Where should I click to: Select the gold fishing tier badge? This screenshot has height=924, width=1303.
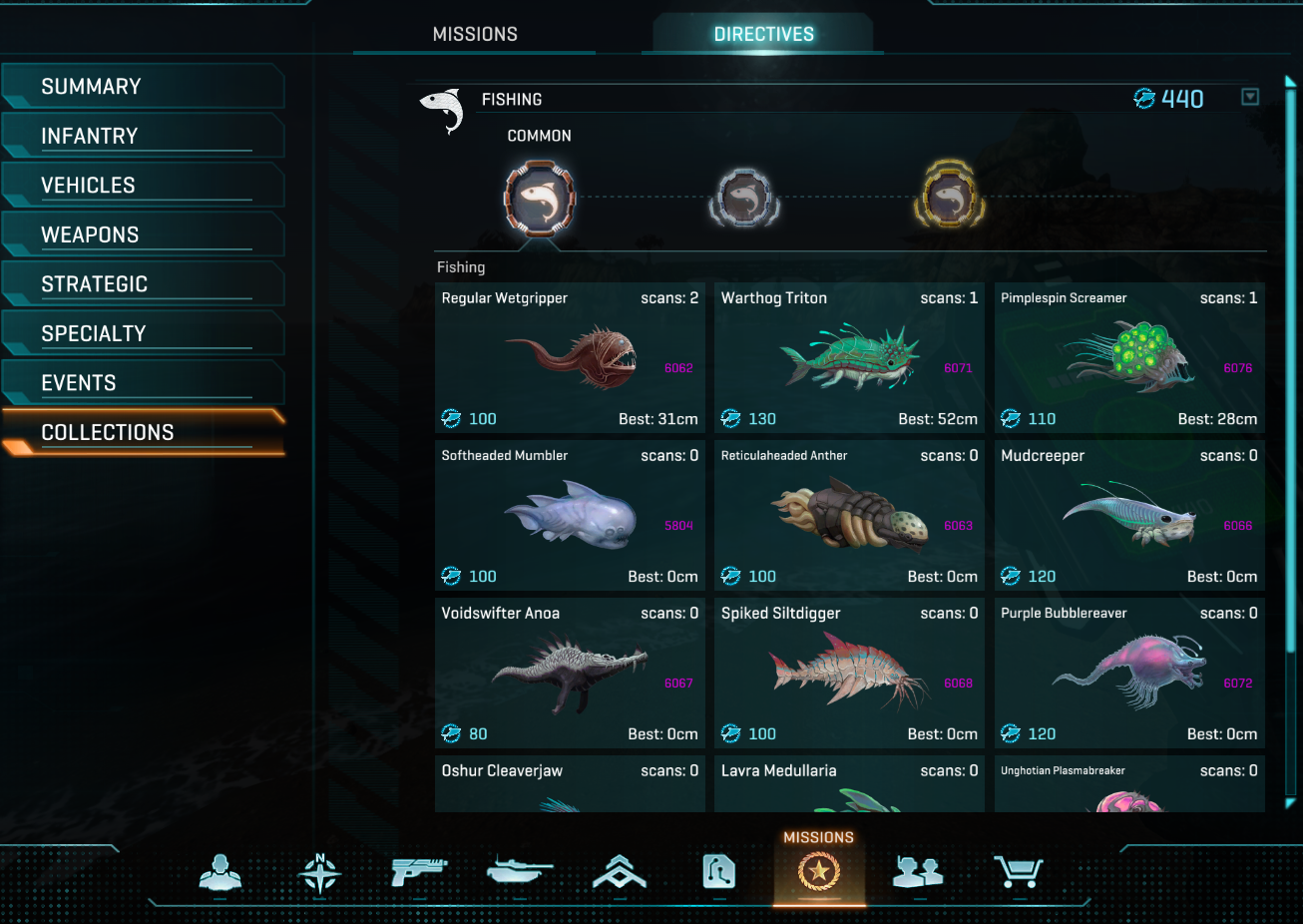(x=949, y=198)
